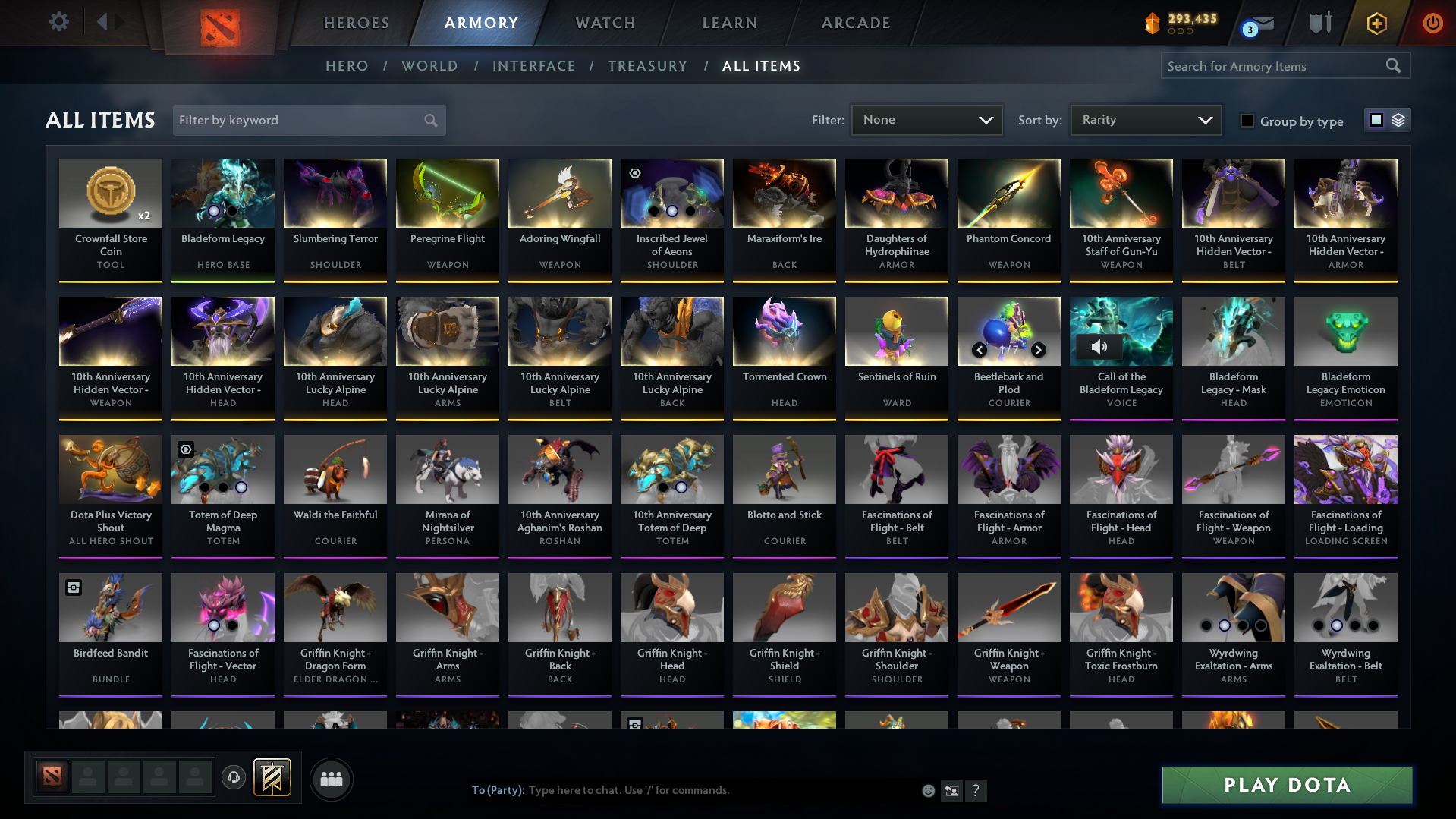This screenshot has height=819, width=1456.
Task: Click right arrow on Beetlebark and Plod
Action: (1039, 350)
